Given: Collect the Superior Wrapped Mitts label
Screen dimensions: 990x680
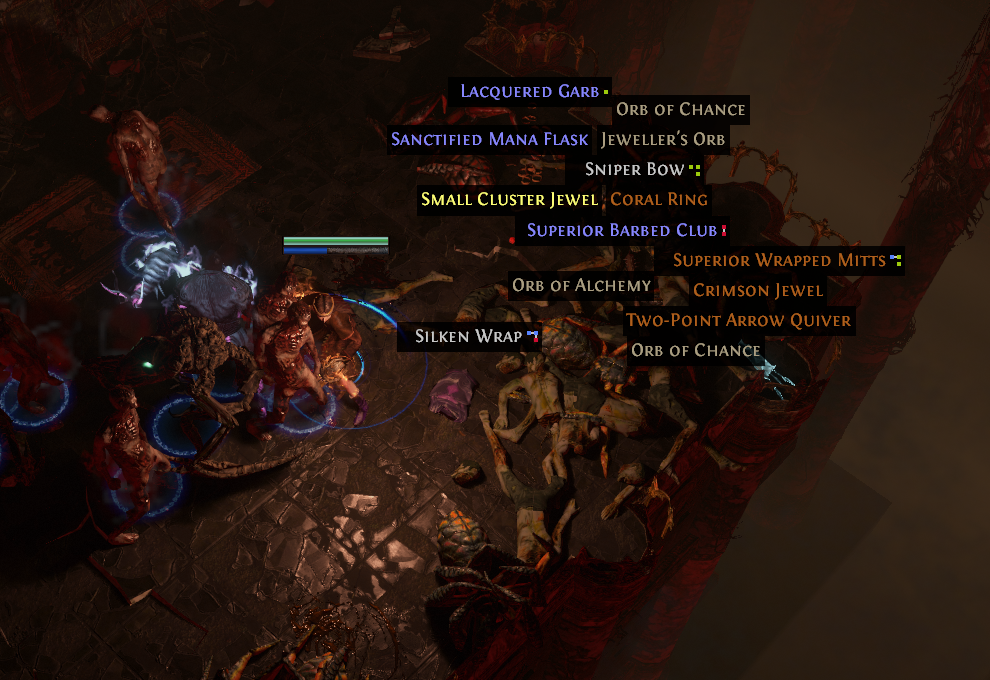Looking at the screenshot, I should point(779,260).
